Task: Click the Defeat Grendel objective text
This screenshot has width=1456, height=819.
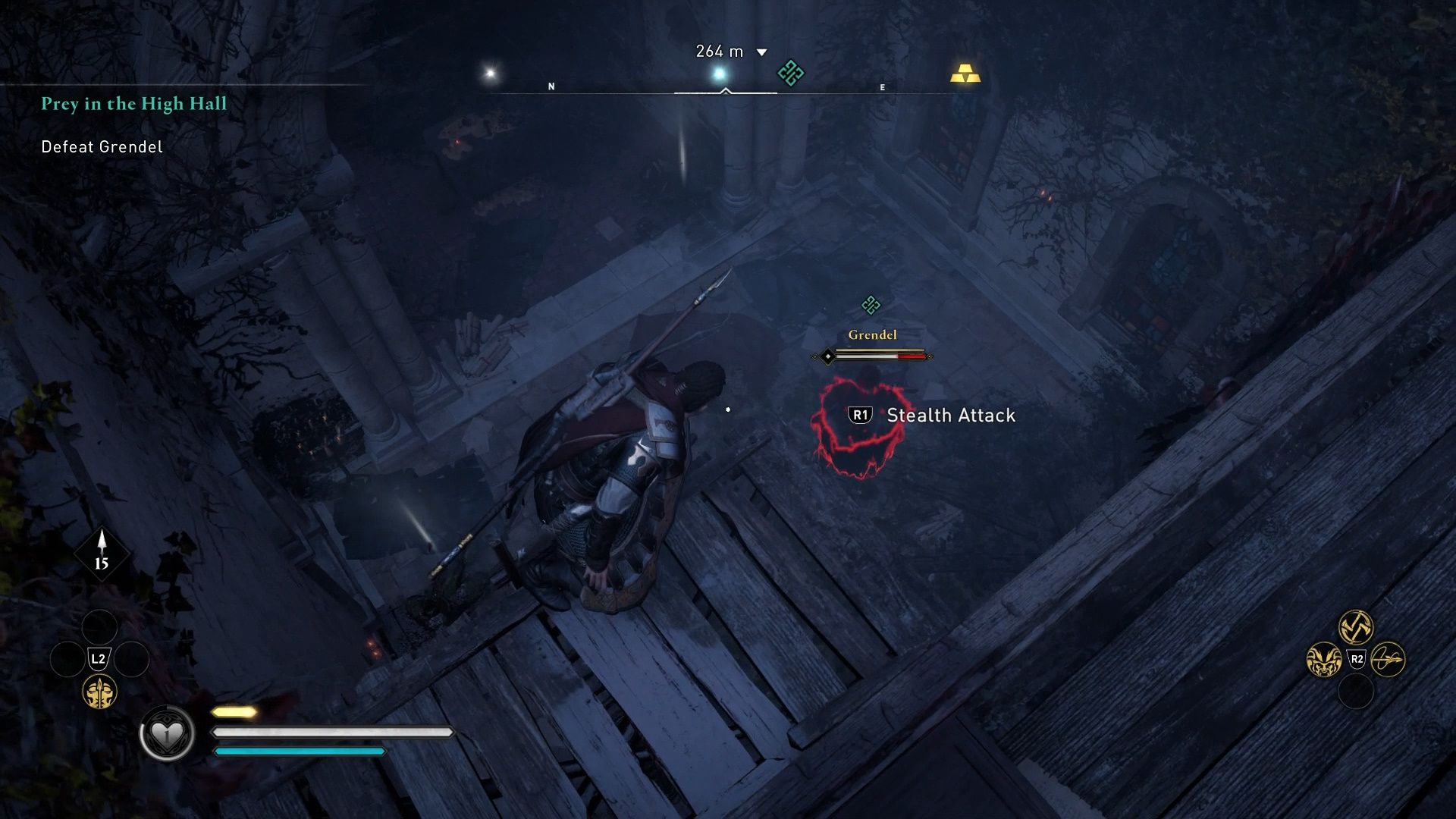Action: (100, 146)
